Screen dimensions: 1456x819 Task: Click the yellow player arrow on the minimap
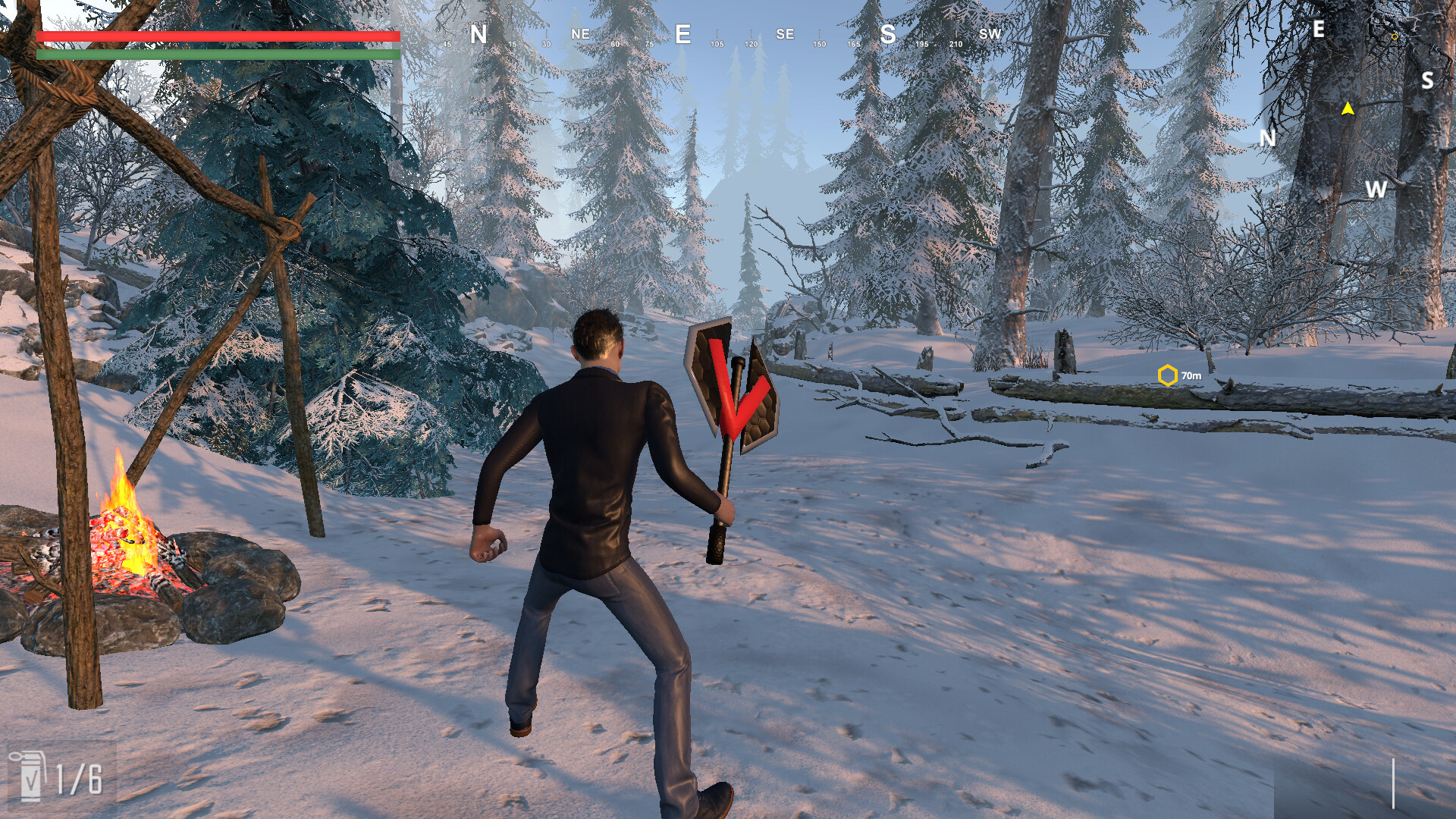tap(1349, 109)
